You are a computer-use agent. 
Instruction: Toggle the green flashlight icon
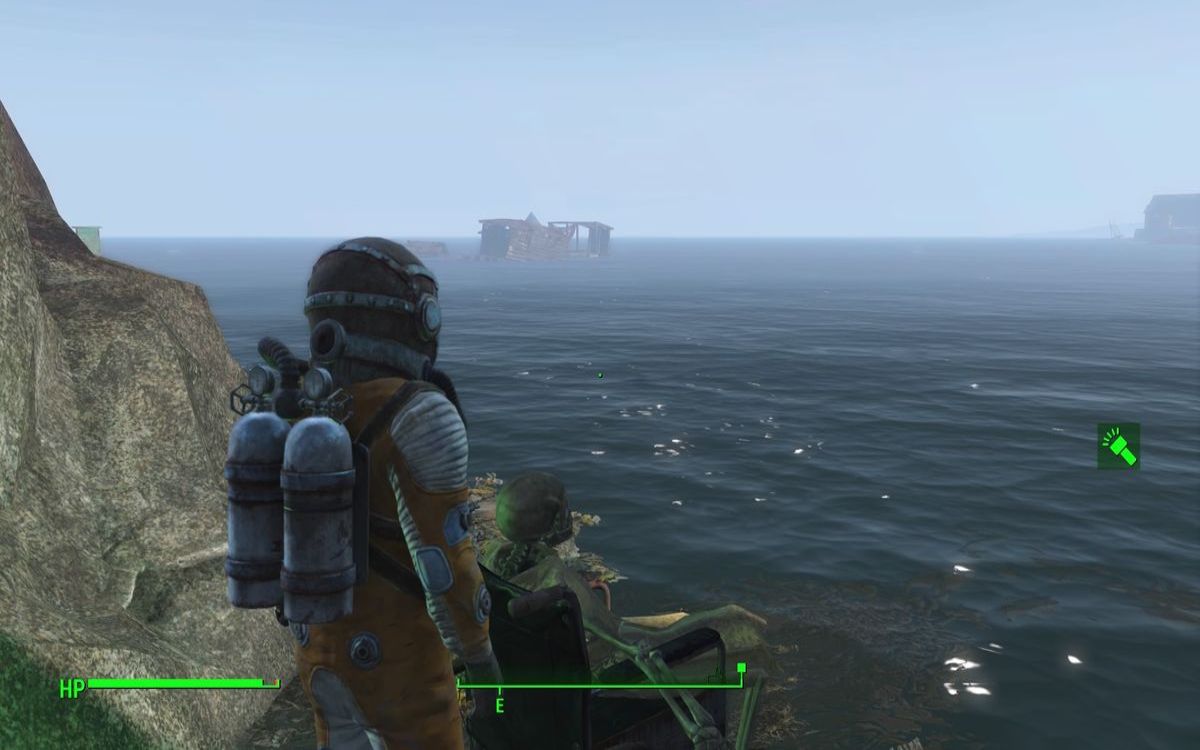(x=1118, y=446)
